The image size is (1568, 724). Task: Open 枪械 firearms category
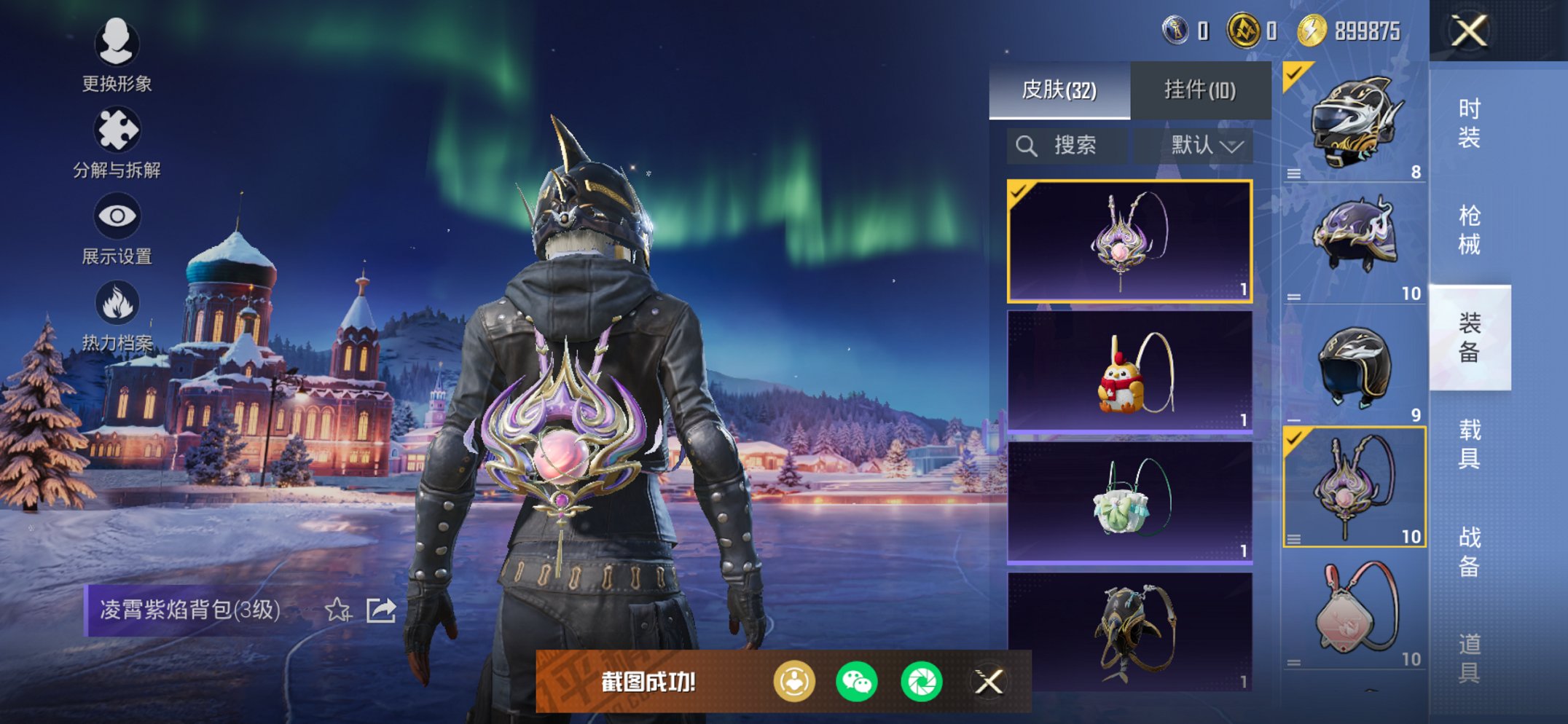1469,230
